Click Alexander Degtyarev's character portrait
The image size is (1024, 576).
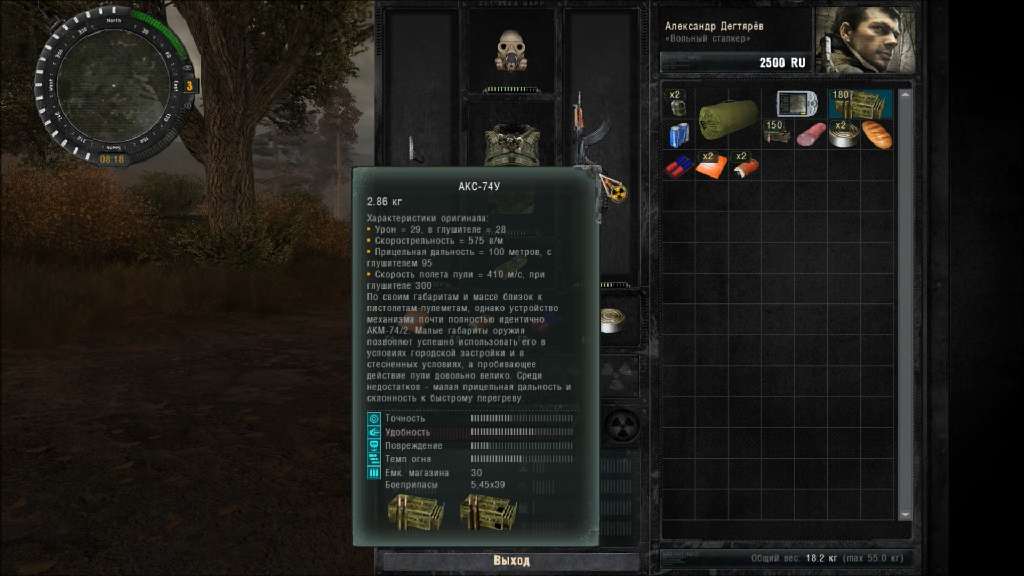[x=865, y=40]
